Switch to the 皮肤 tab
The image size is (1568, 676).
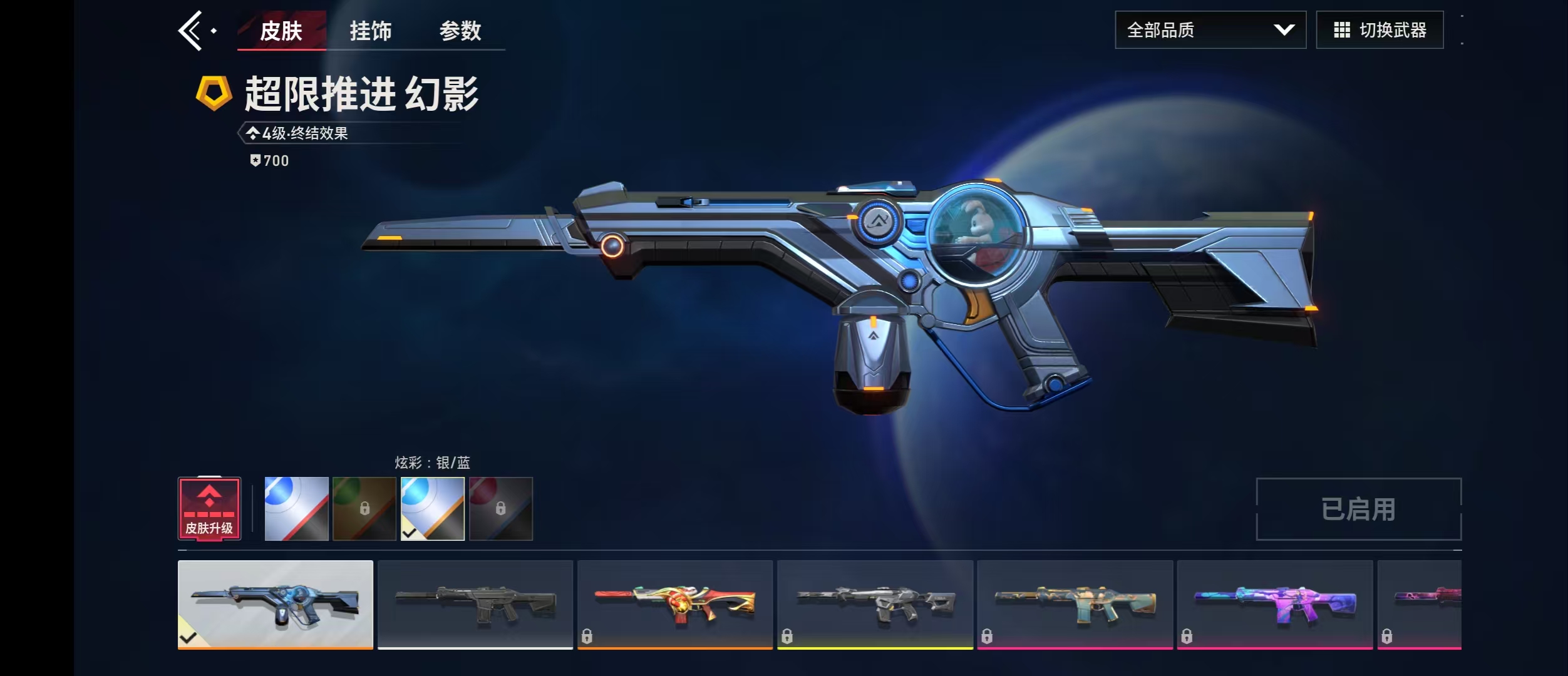tap(281, 31)
